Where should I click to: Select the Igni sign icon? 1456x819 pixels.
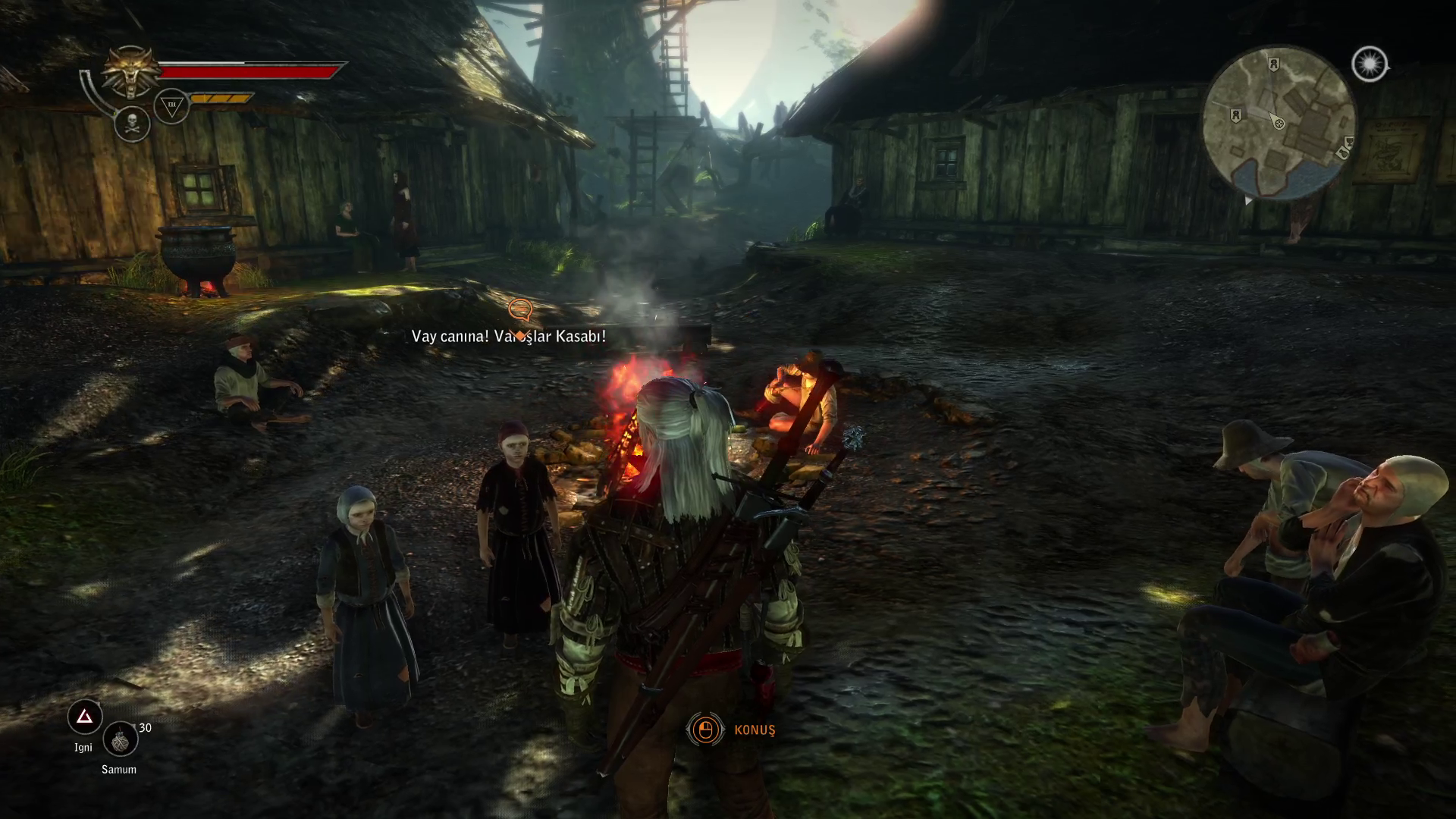pos(85,717)
